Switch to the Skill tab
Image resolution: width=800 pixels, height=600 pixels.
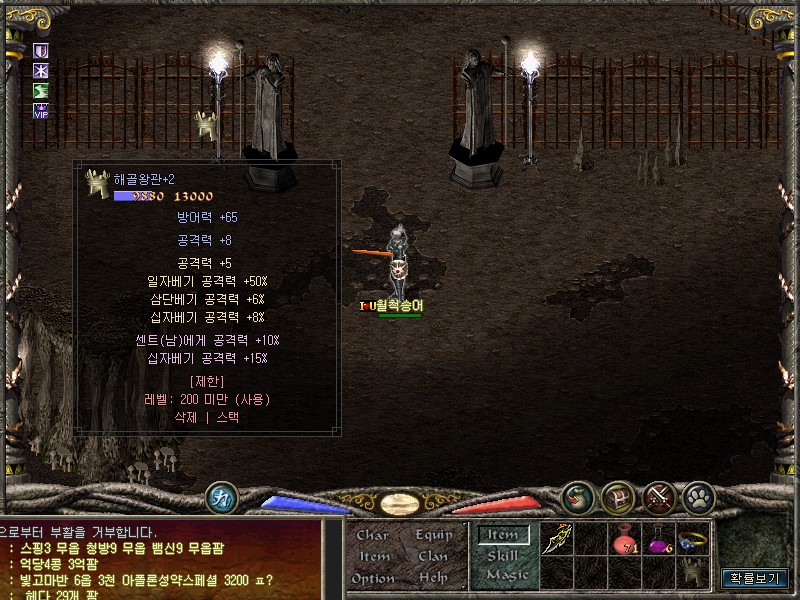click(x=503, y=555)
